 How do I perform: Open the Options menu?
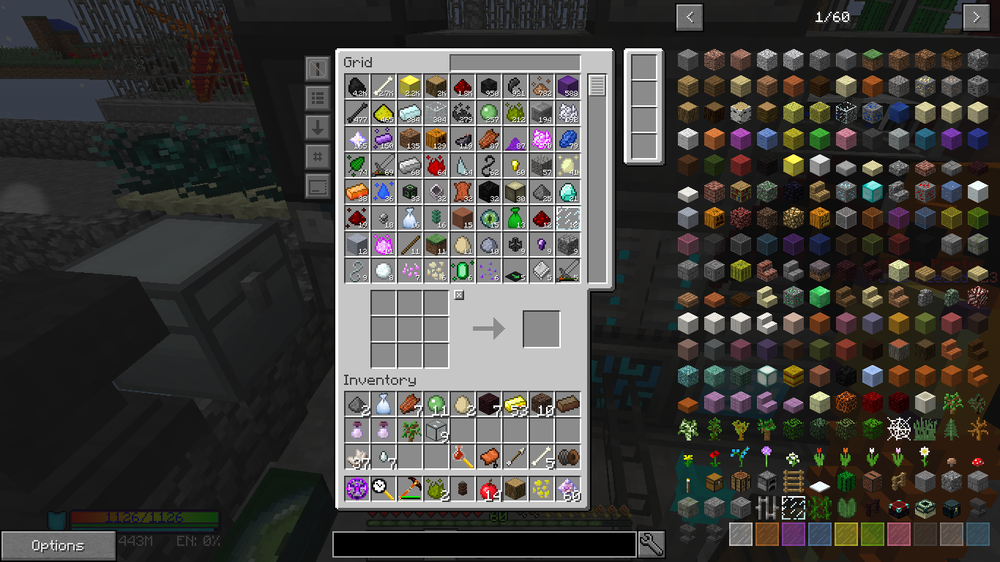[x=57, y=545]
